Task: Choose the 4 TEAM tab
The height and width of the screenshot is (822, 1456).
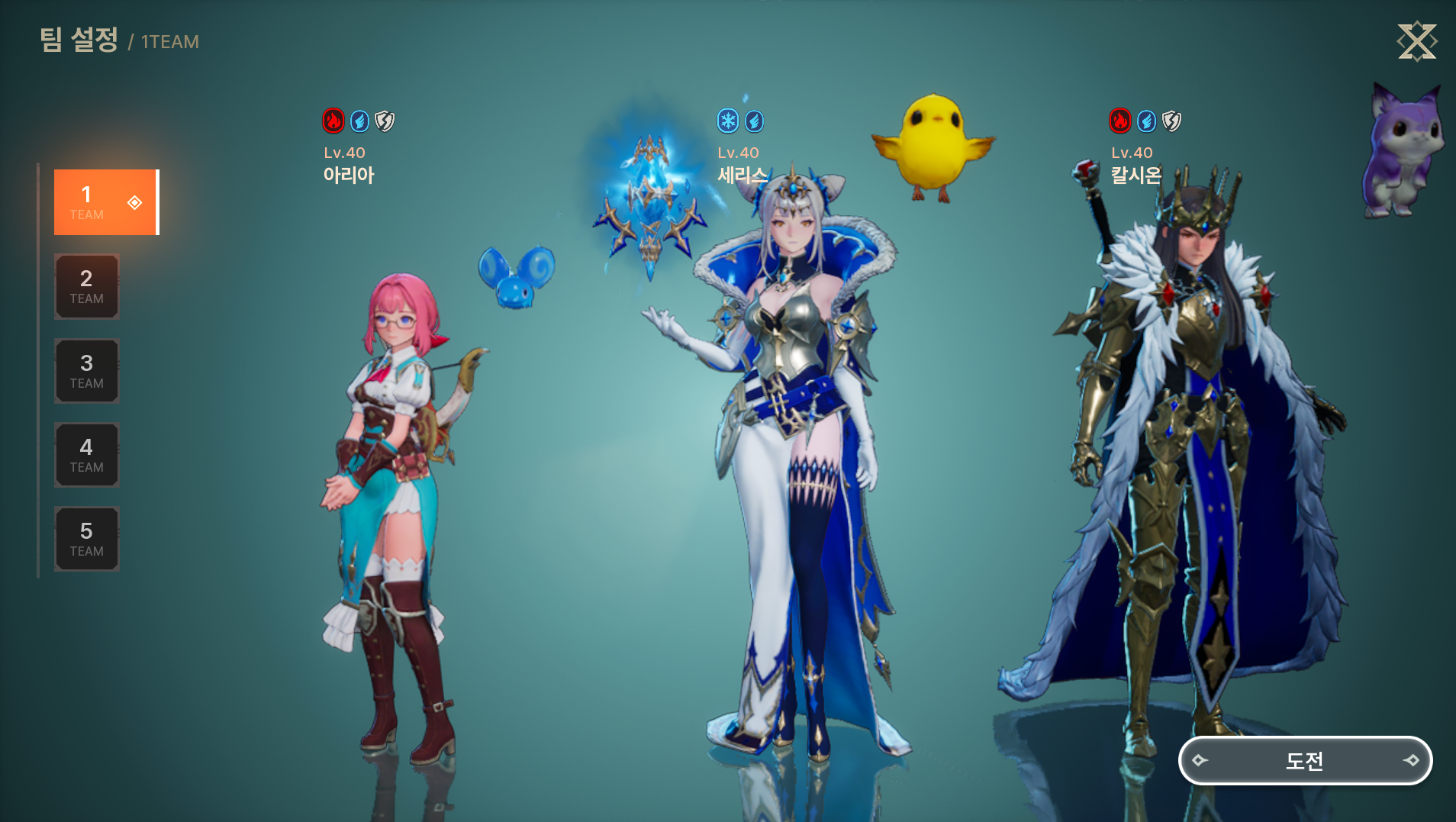Action: point(87,455)
